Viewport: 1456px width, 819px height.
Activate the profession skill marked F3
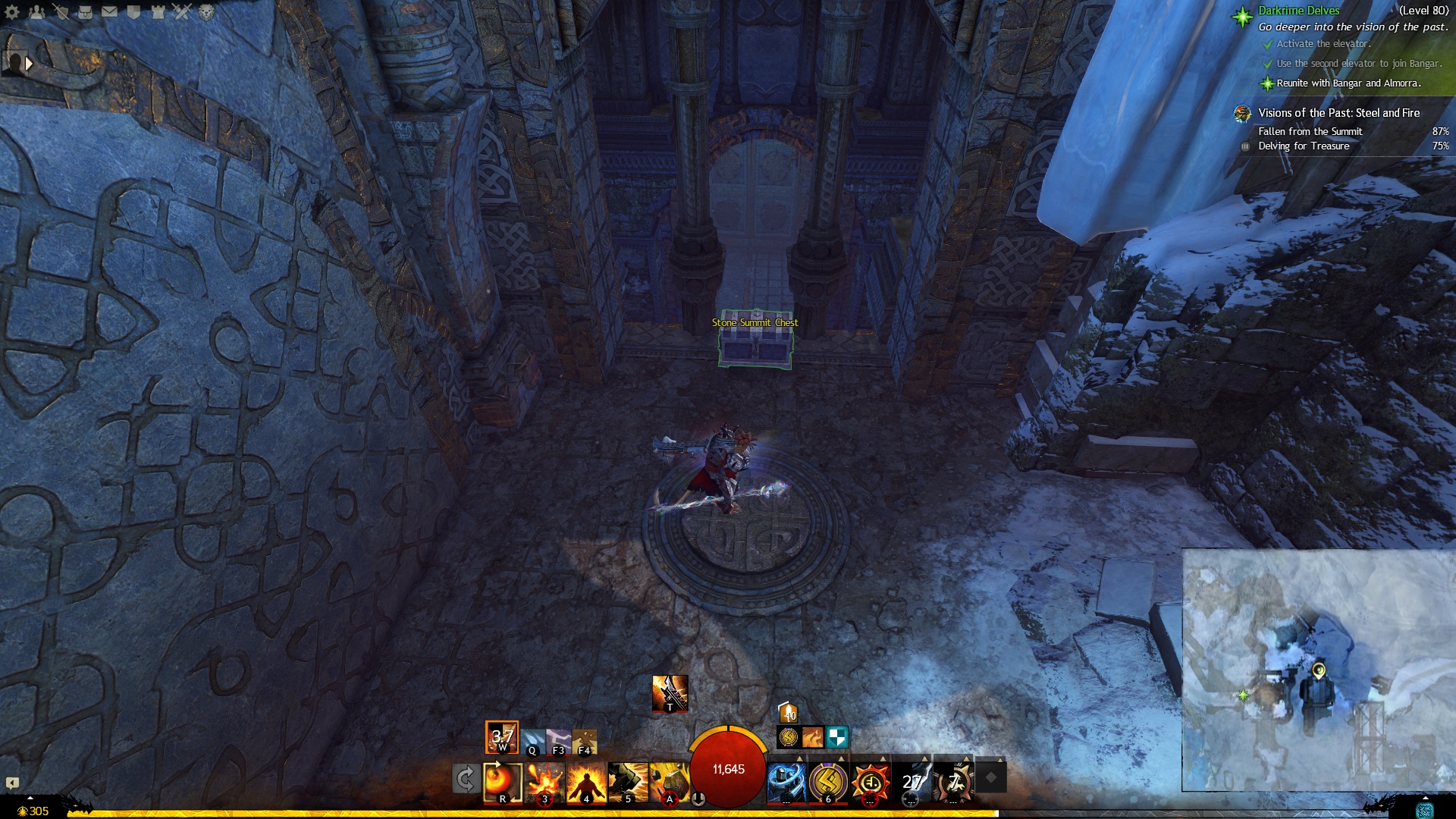coord(558,741)
